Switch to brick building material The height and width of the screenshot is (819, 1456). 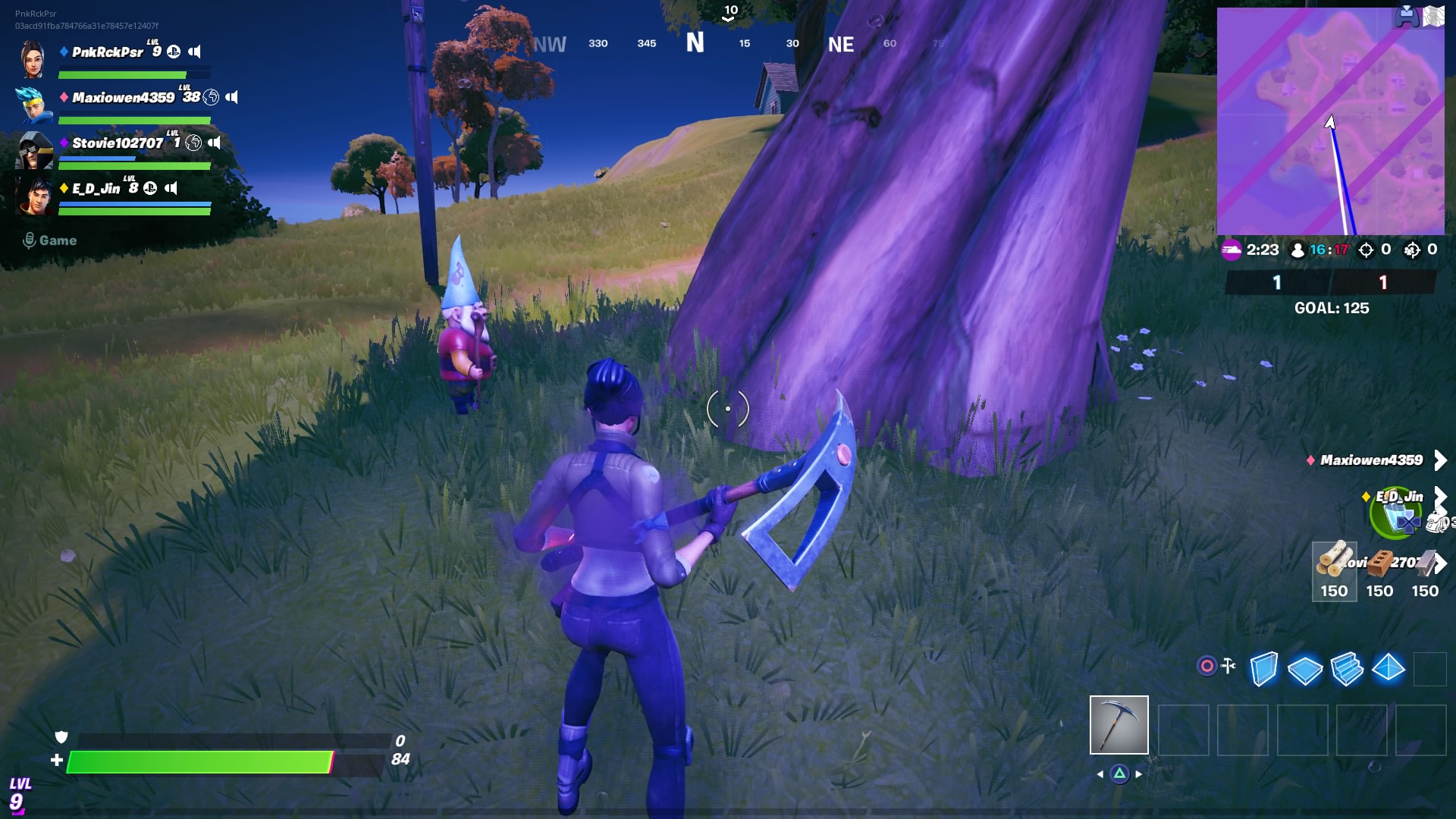pos(1379,571)
